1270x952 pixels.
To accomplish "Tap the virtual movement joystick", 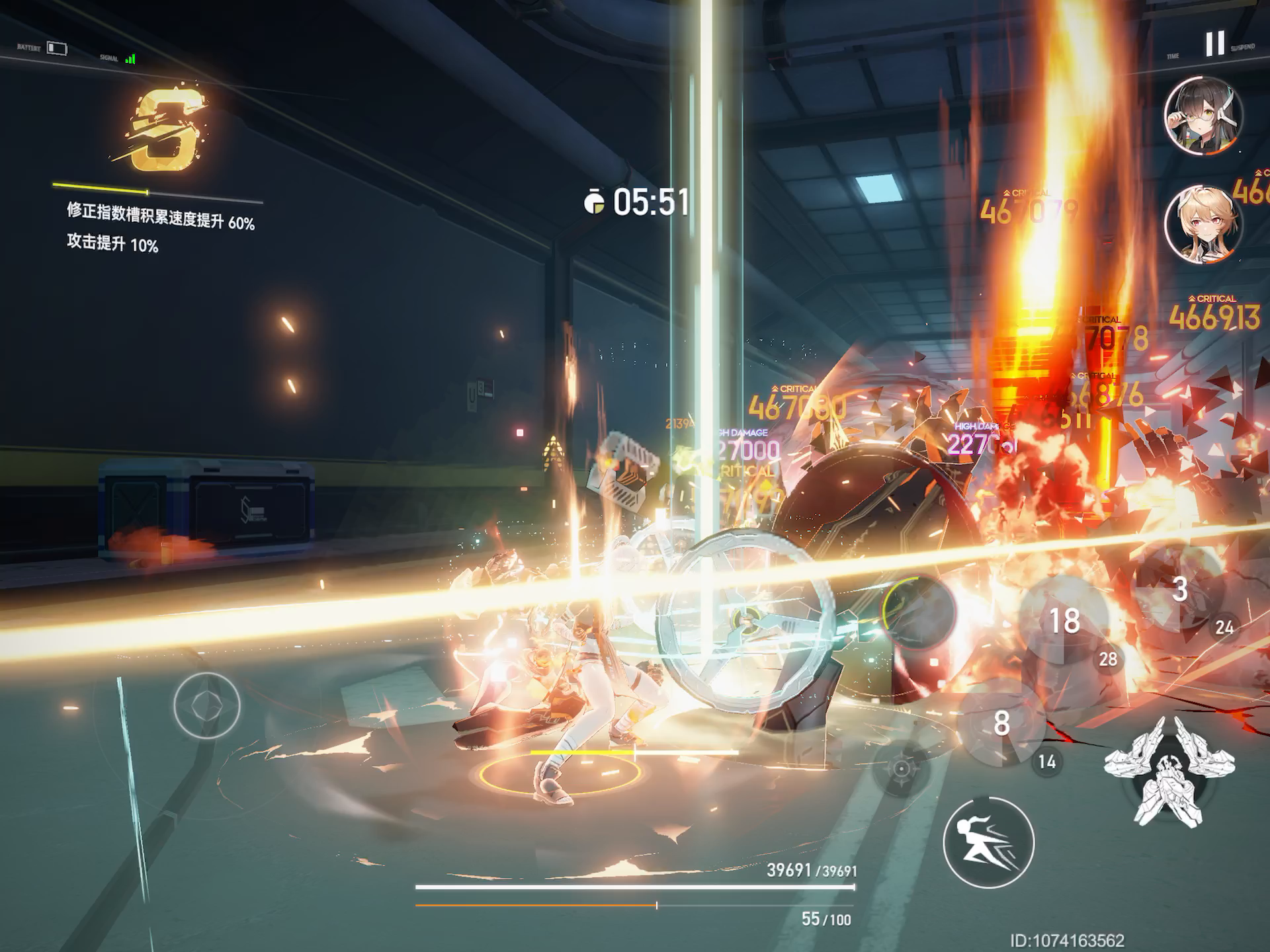I will pyautogui.click(x=207, y=705).
